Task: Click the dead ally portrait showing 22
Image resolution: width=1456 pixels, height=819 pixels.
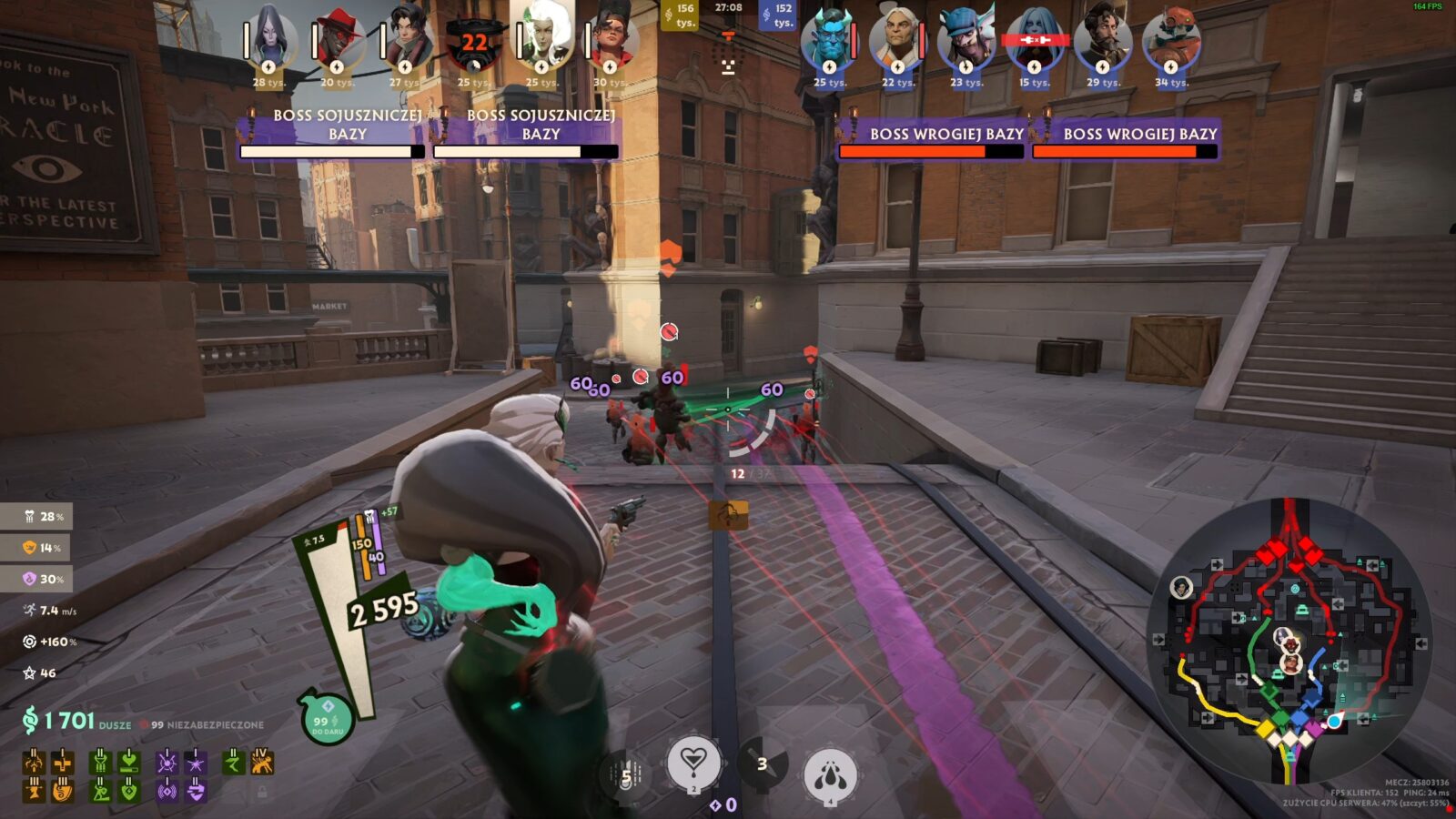Action: [x=473, y=43]
